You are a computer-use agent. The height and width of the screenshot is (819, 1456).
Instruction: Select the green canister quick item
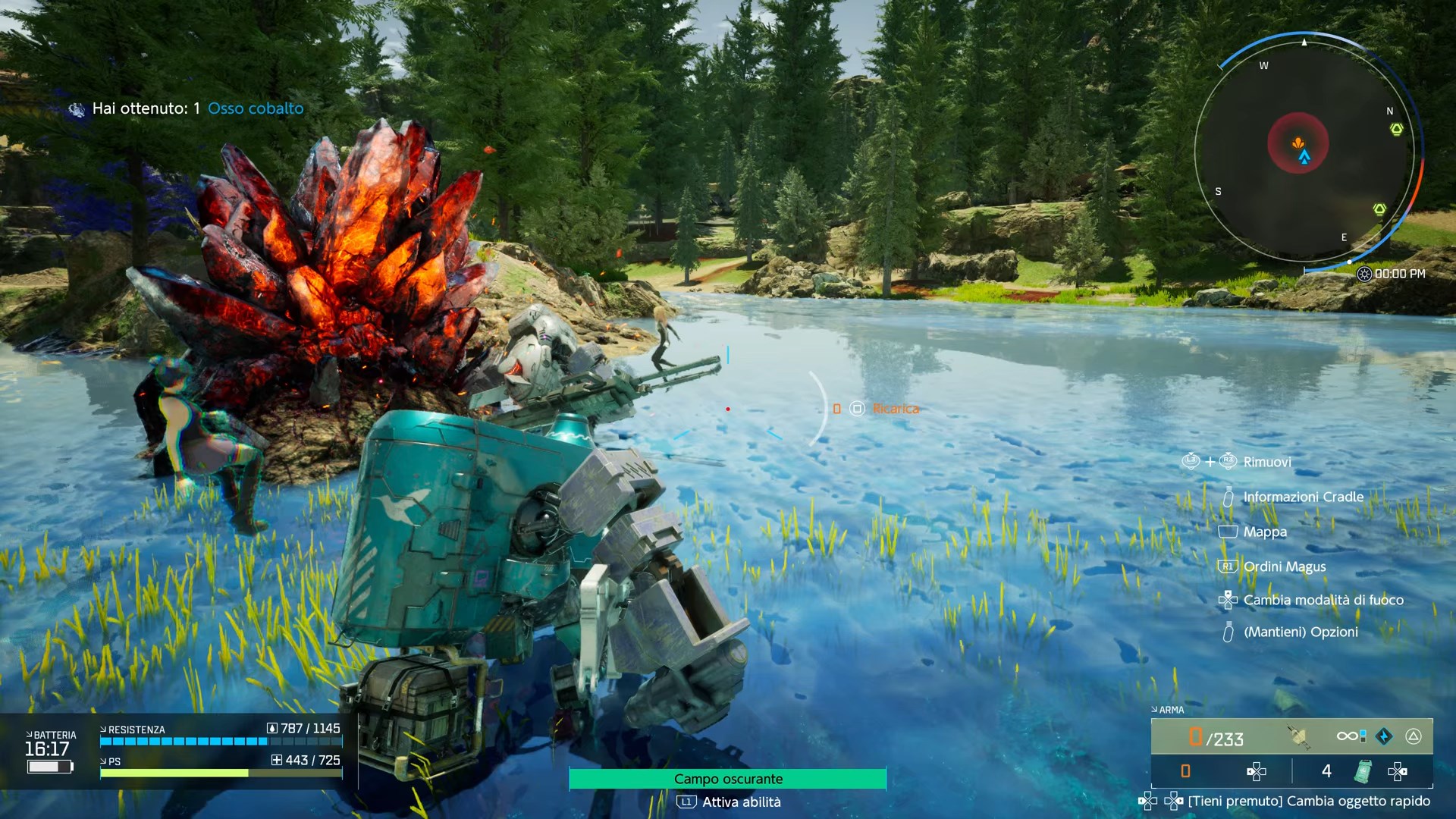1363,771
